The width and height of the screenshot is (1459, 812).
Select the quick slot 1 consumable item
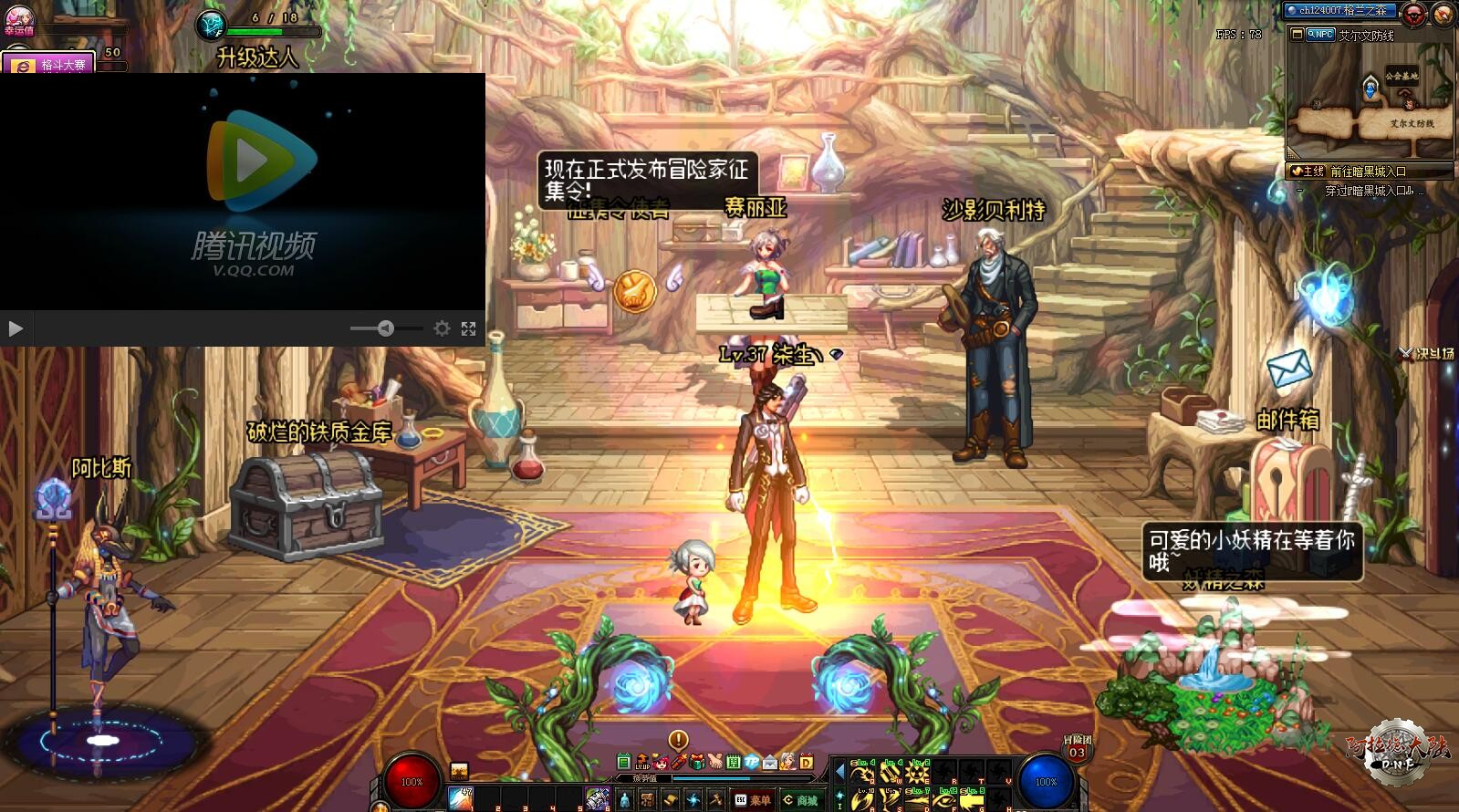click(461, 798)
